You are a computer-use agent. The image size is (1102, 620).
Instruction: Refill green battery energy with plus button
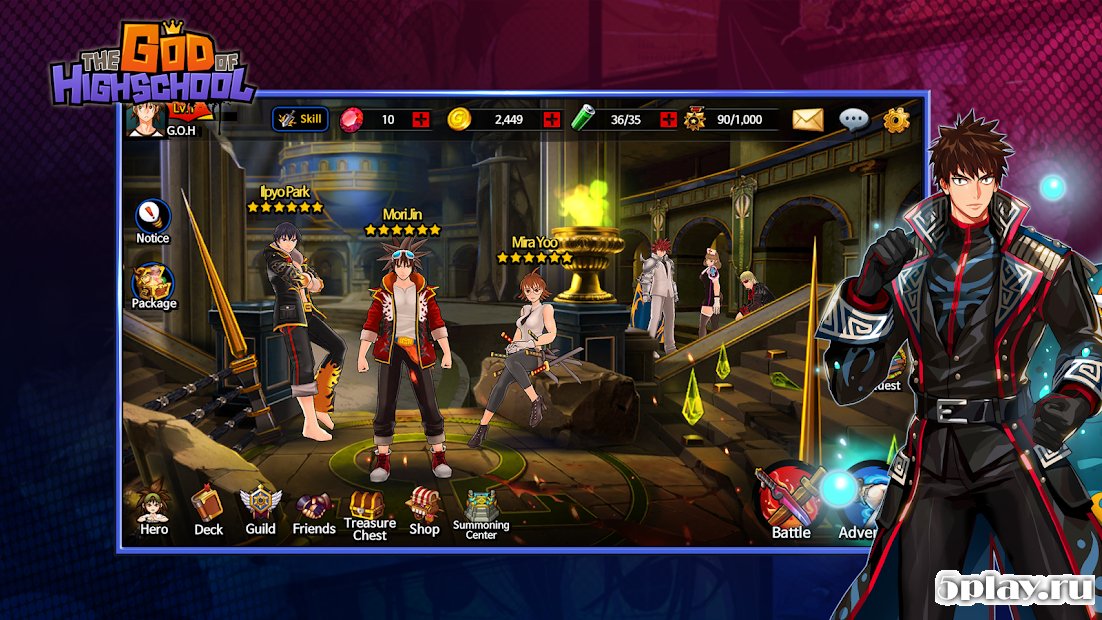[668, 120]
